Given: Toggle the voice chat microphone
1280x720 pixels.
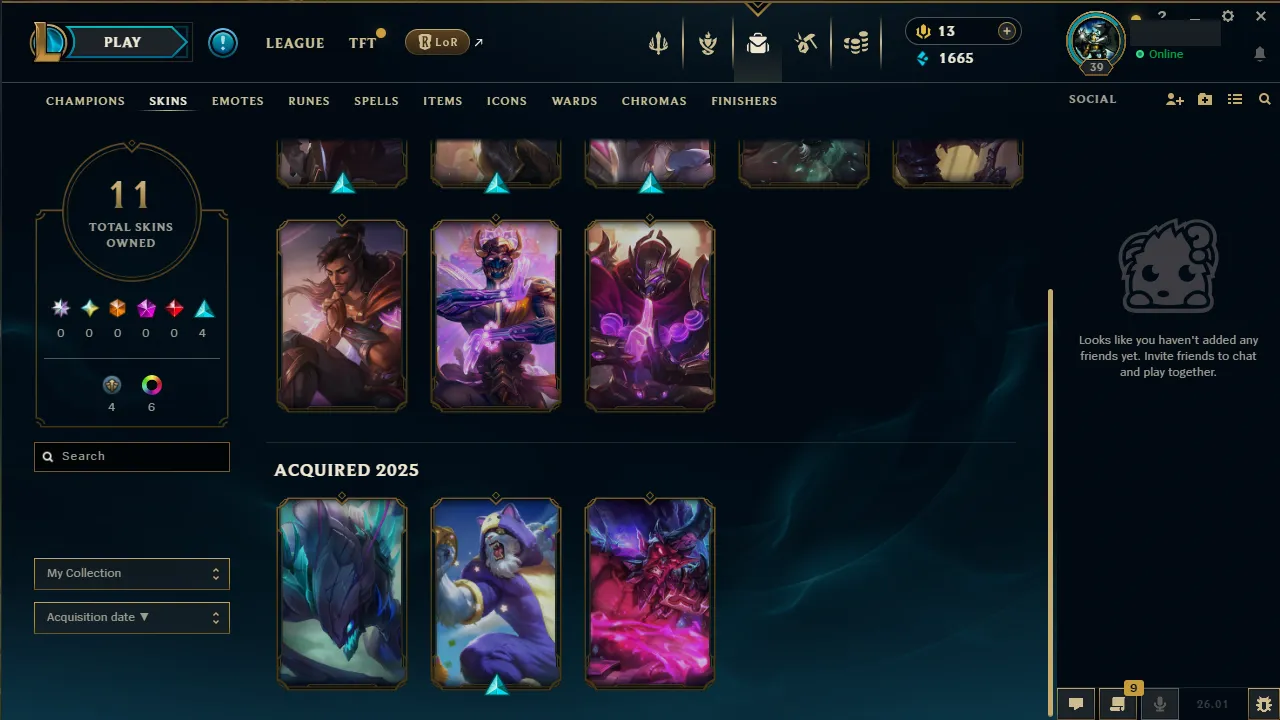Looking at the screenshot, I should pyautogui.click(x=1159, y=704).
